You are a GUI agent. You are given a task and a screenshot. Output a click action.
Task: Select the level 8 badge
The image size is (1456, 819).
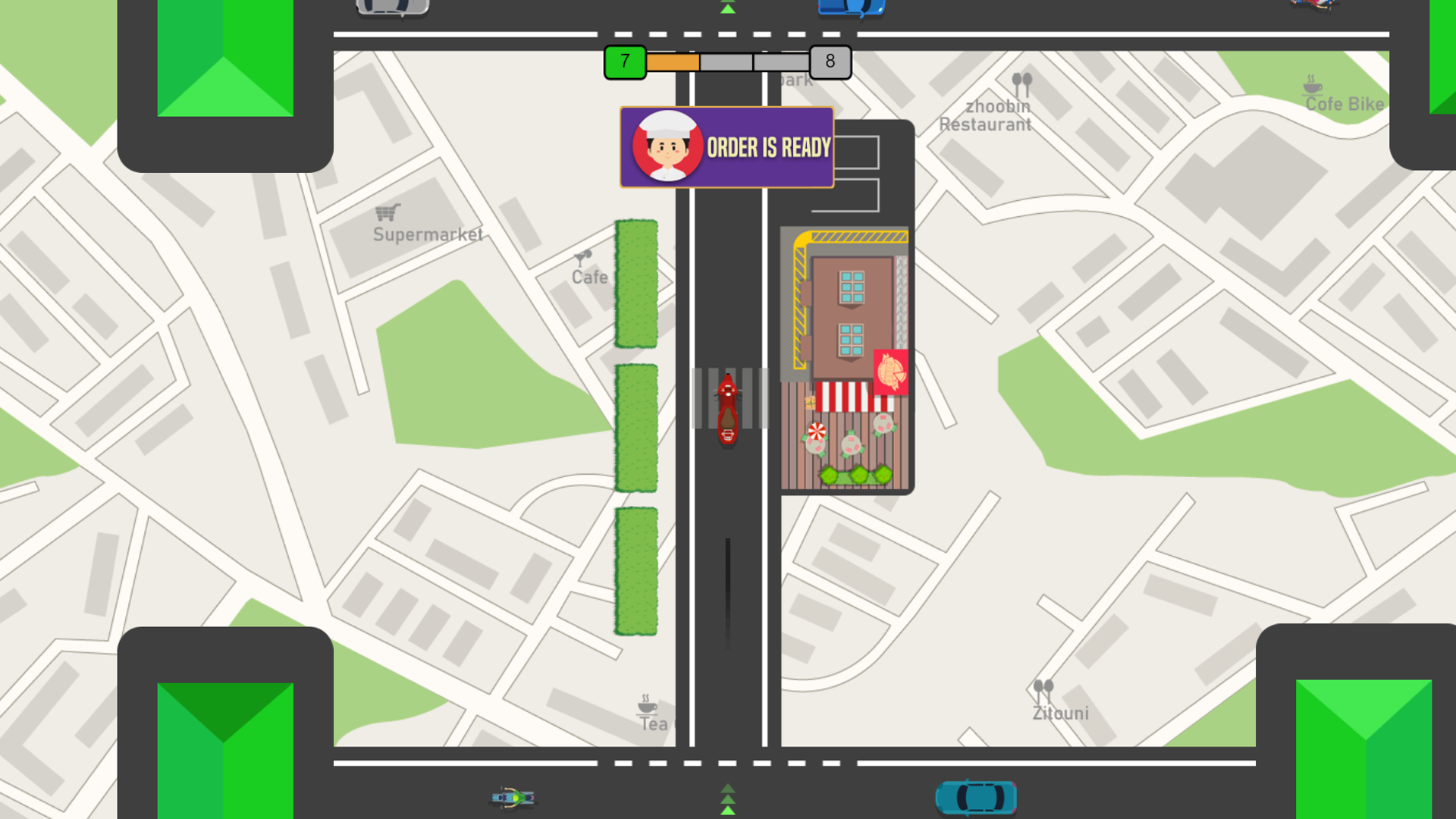pos(829,62)
